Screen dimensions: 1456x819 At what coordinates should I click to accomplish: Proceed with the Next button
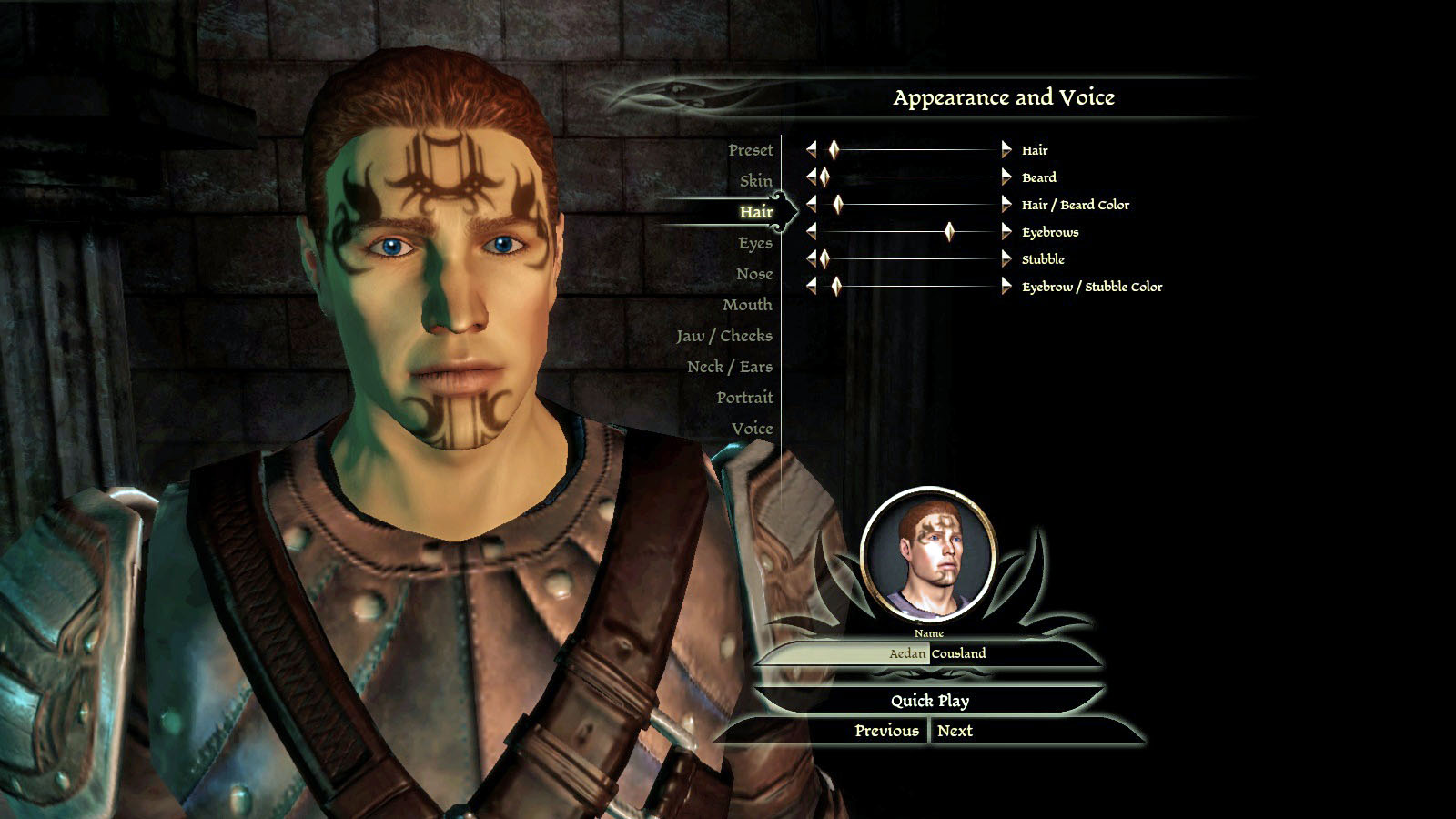click(955, 731)
